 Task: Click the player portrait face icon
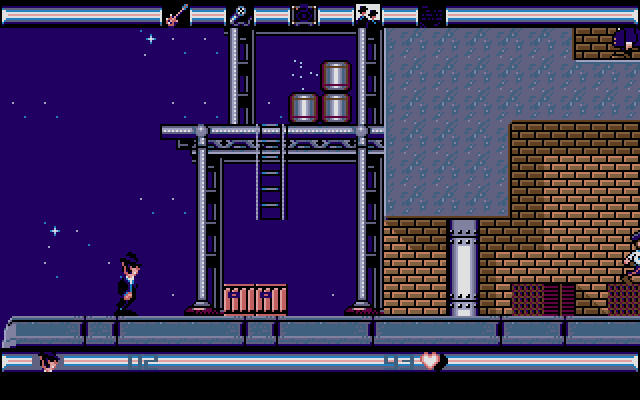pos(47,361)
